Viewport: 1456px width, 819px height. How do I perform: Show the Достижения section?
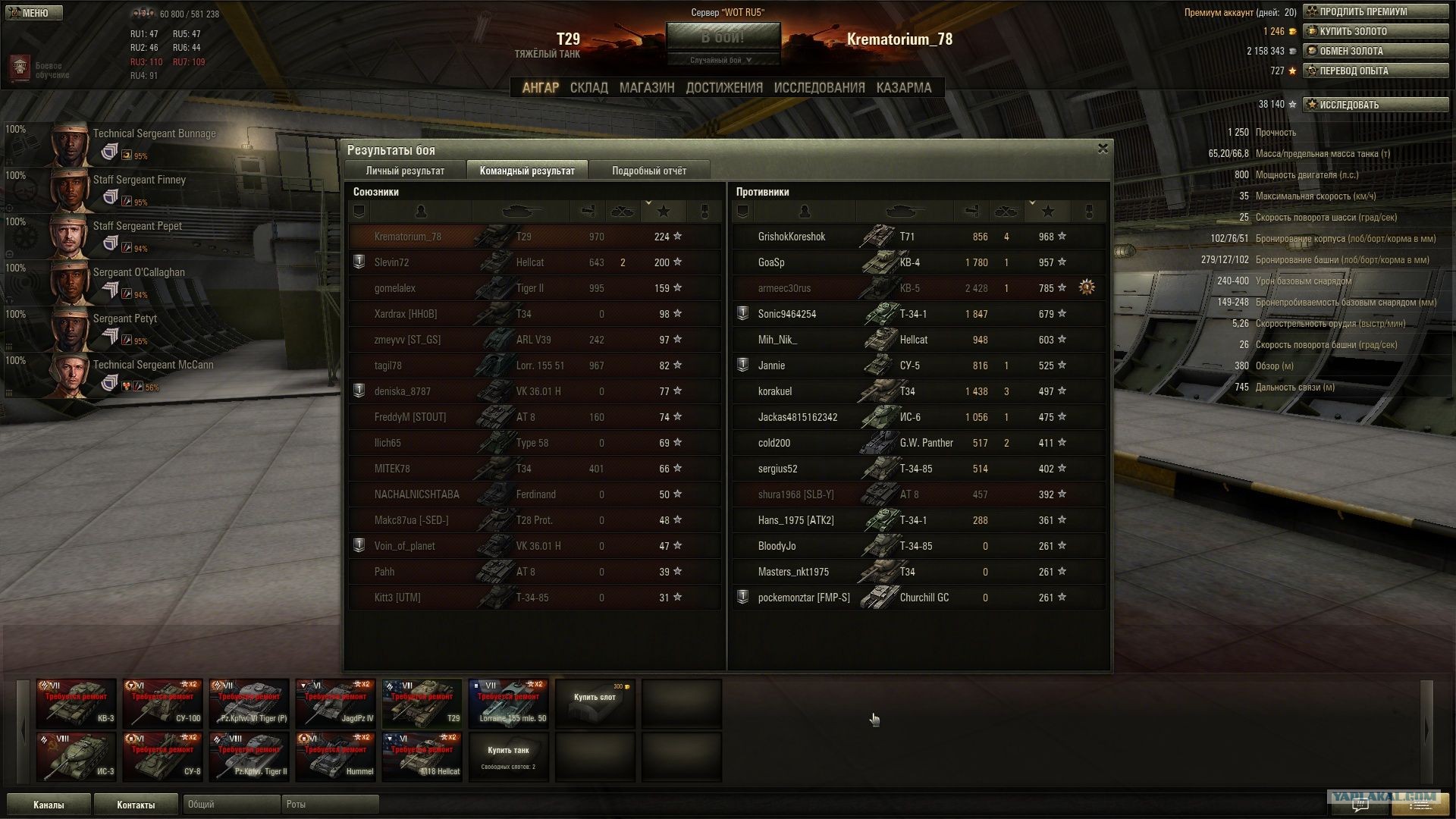pos(724,88)
